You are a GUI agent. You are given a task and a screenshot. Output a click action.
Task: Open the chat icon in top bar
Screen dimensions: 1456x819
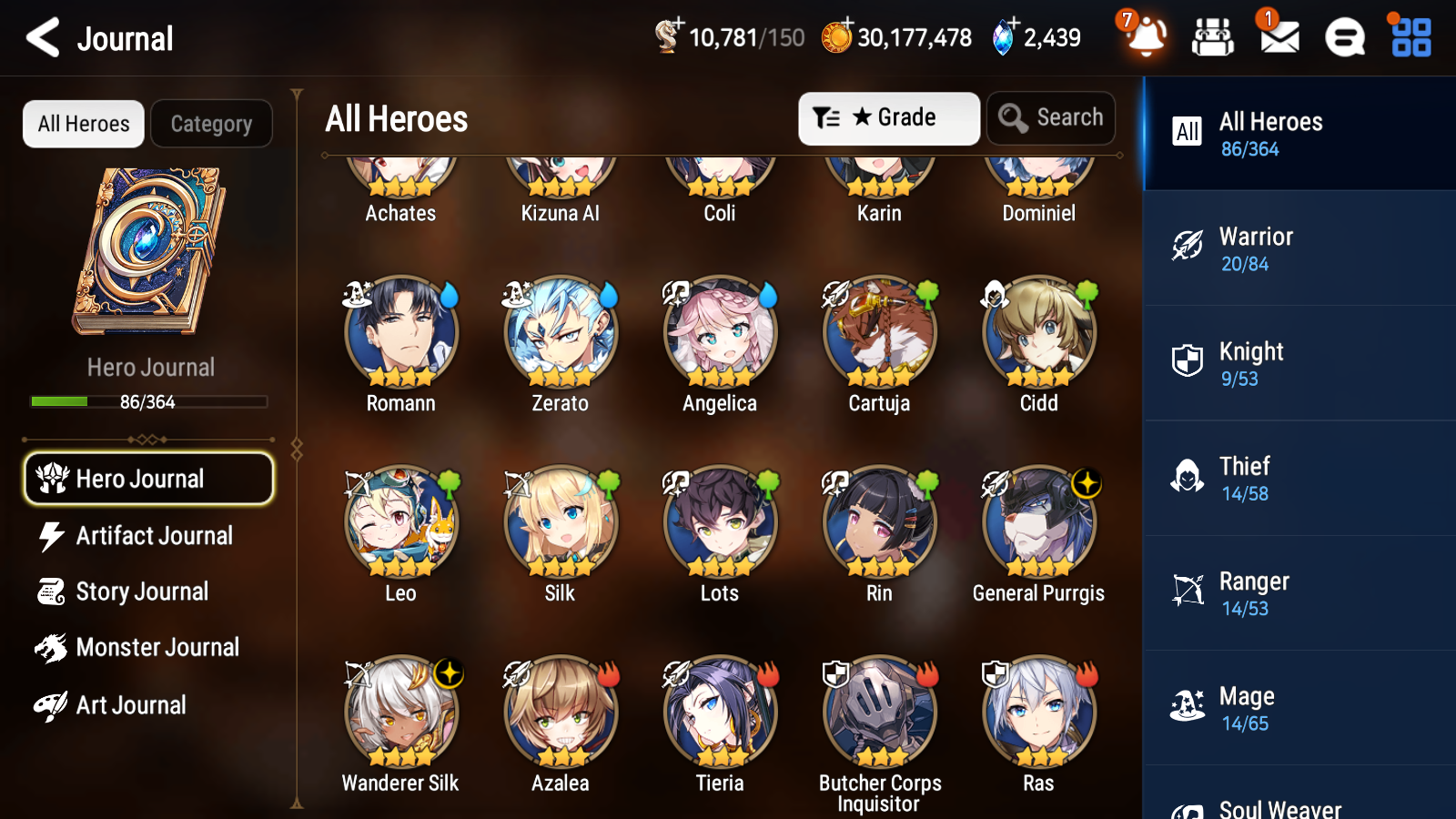(x=1343, y=37)
